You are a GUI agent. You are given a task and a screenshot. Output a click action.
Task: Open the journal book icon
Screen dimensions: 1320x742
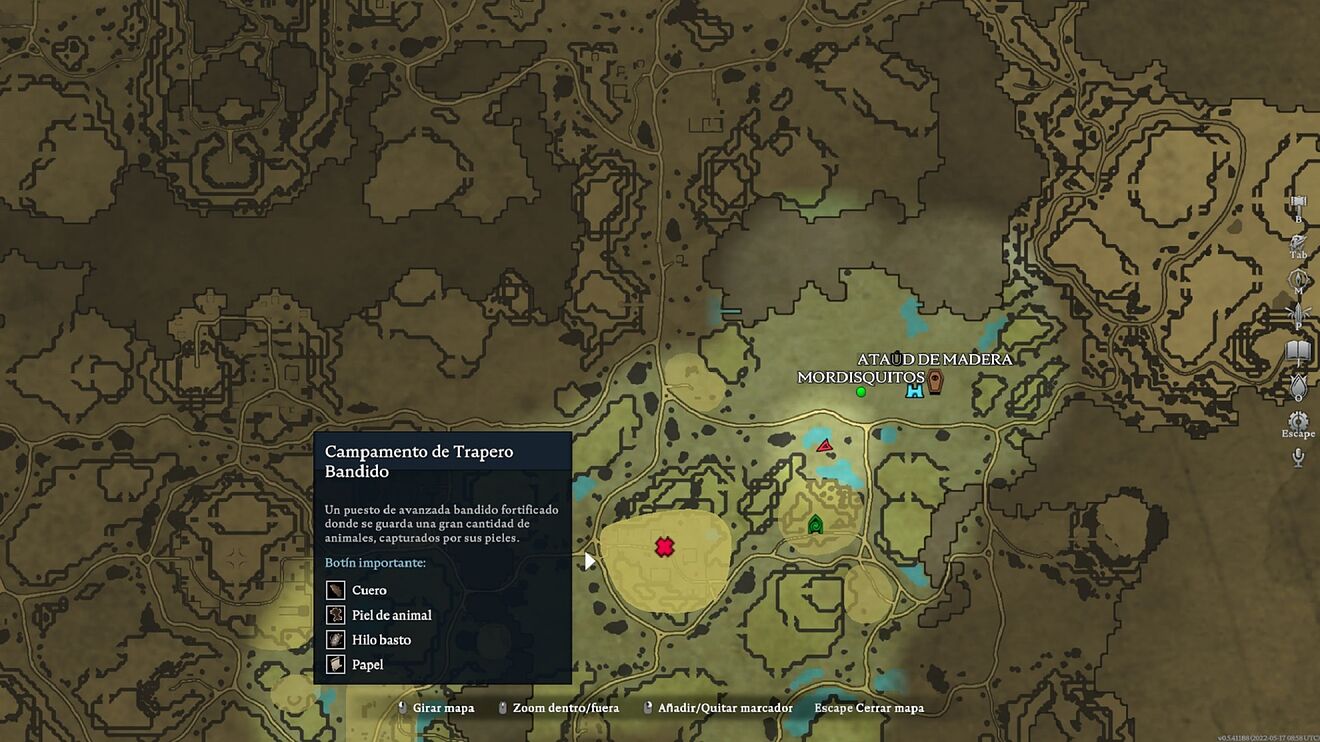pyautogui.click(x=1298, y=351)
